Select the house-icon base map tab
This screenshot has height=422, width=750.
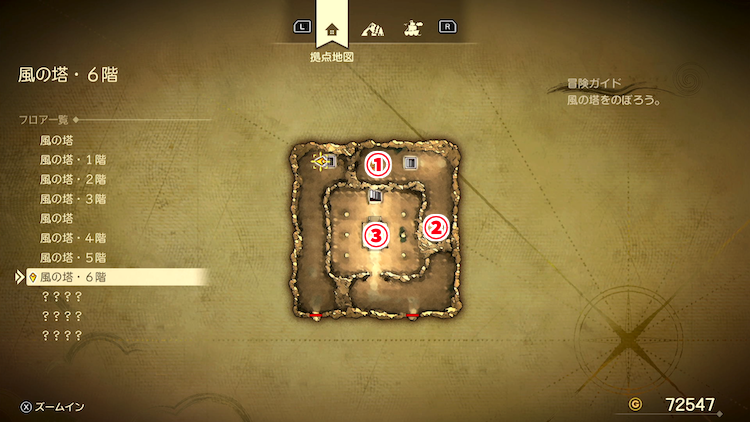click(332, 28)
